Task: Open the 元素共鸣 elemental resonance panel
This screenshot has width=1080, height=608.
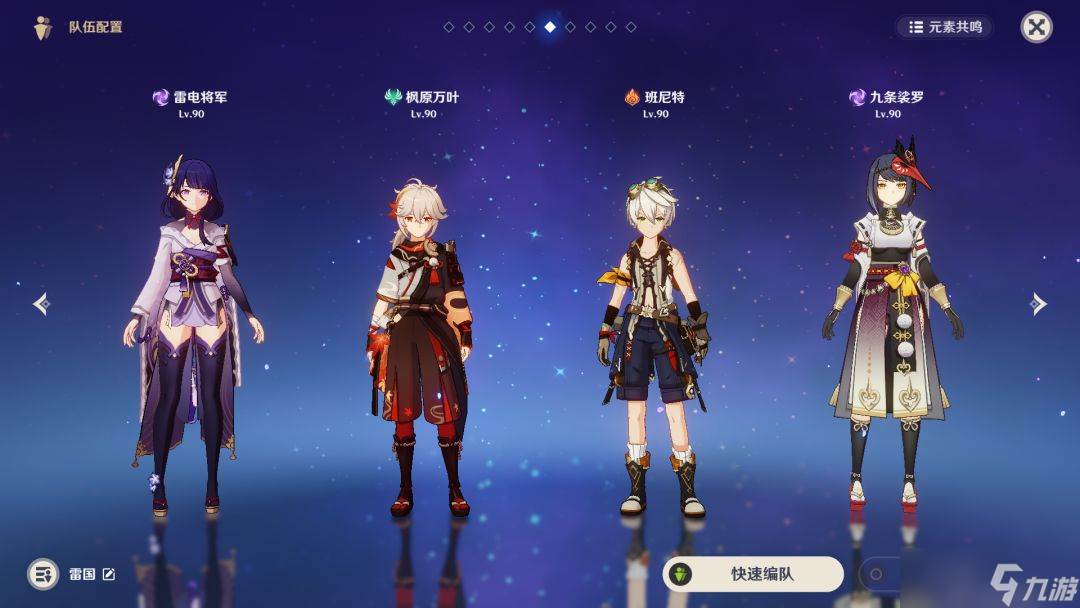Action: point(944,27)
